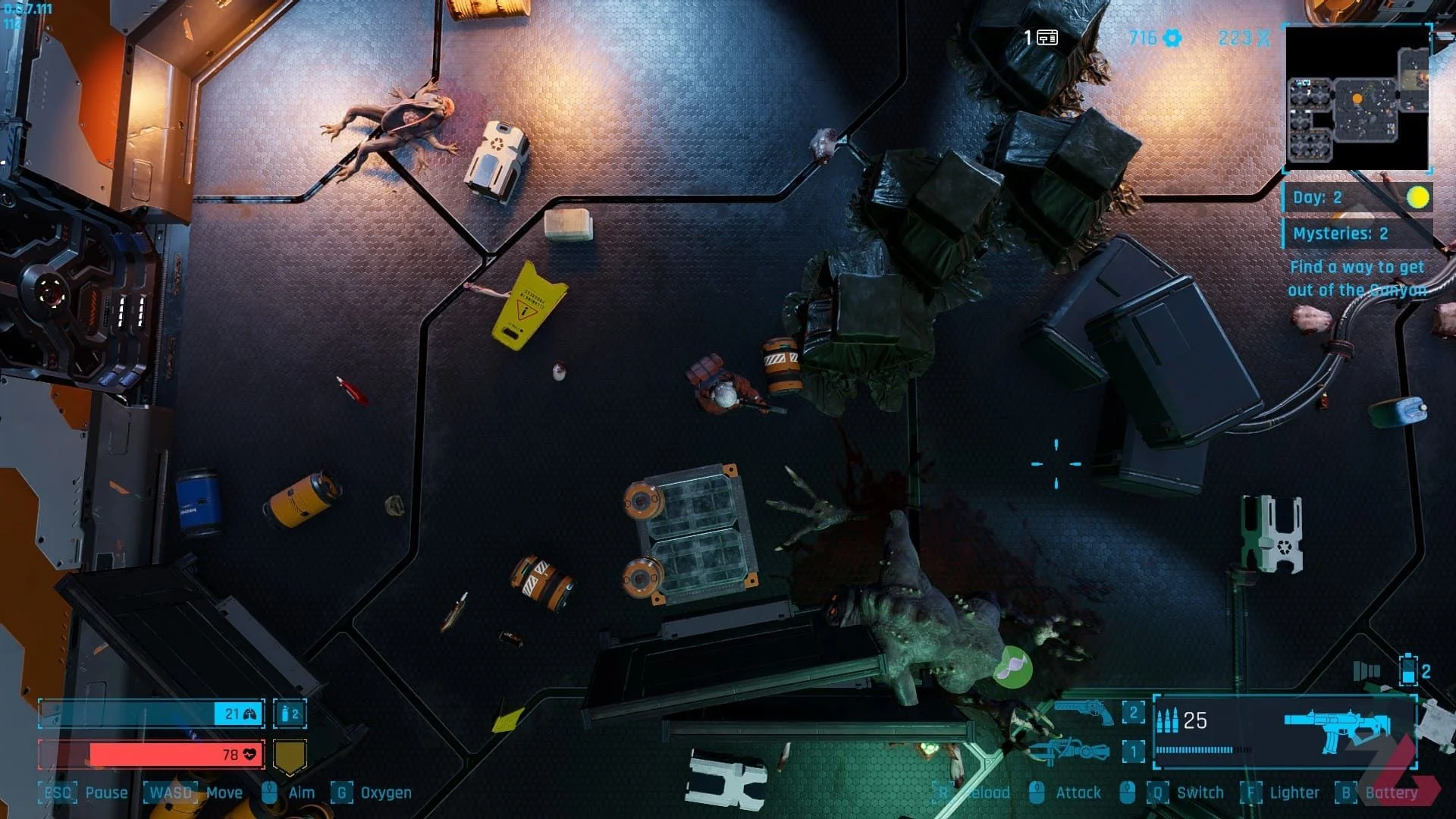This screenshot has height=819, width=1456.
Task: Click the gear currency icon
Action: [x=1172, y=38]
